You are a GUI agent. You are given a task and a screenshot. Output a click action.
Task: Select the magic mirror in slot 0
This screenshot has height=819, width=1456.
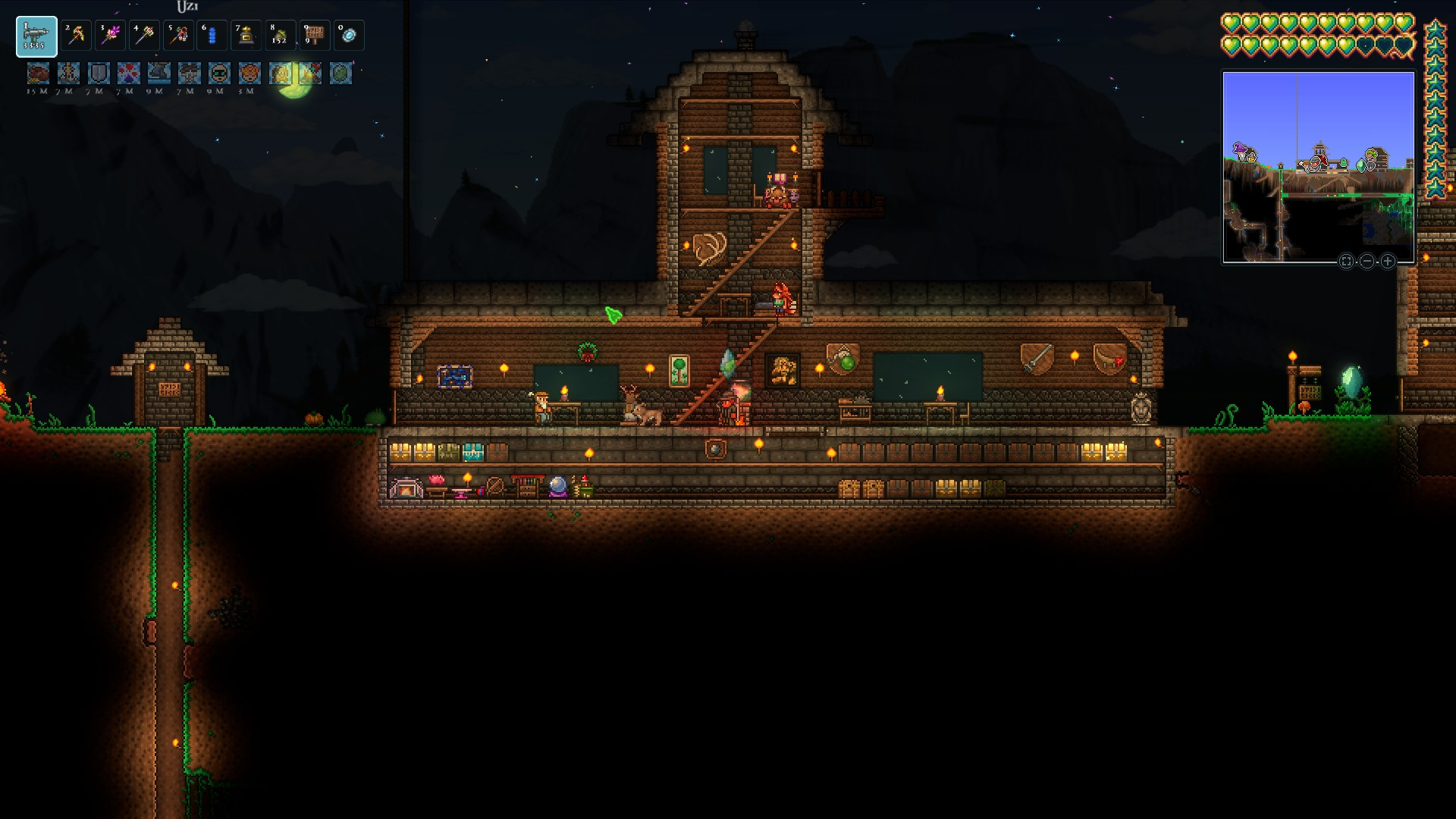[x=349, y=36]
